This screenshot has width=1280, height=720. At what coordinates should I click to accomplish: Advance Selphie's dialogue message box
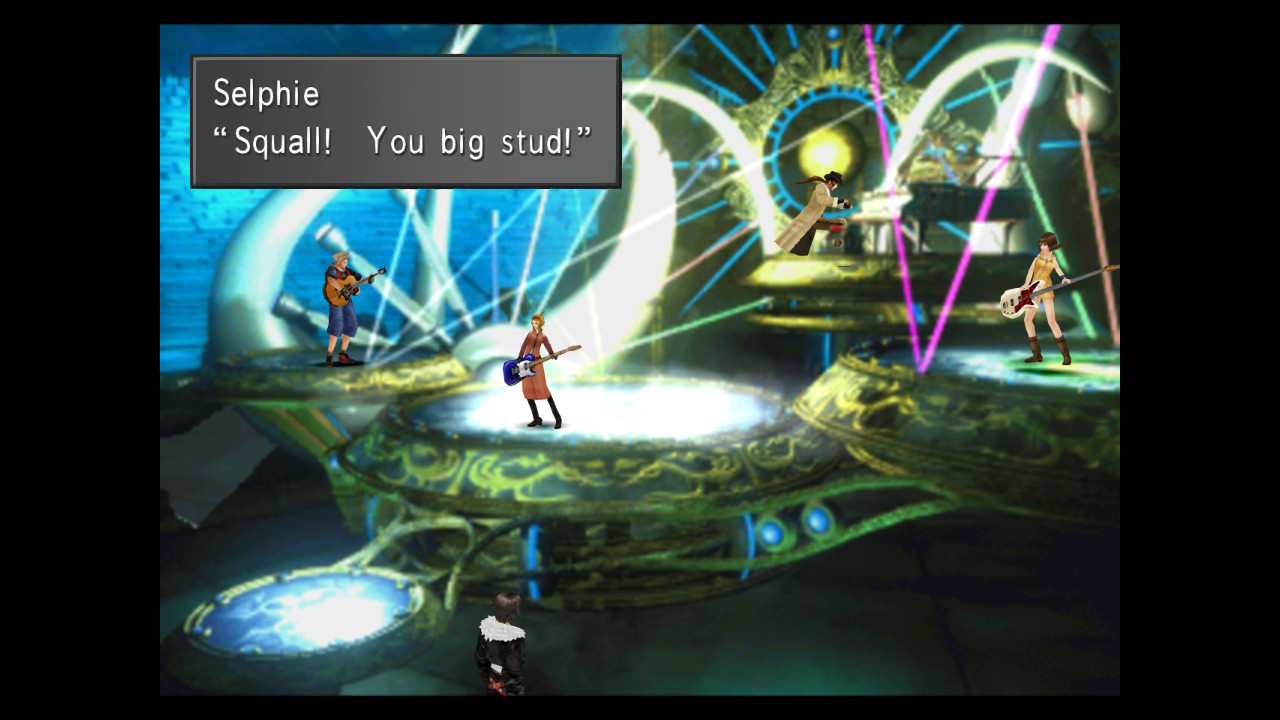(405, 121)
